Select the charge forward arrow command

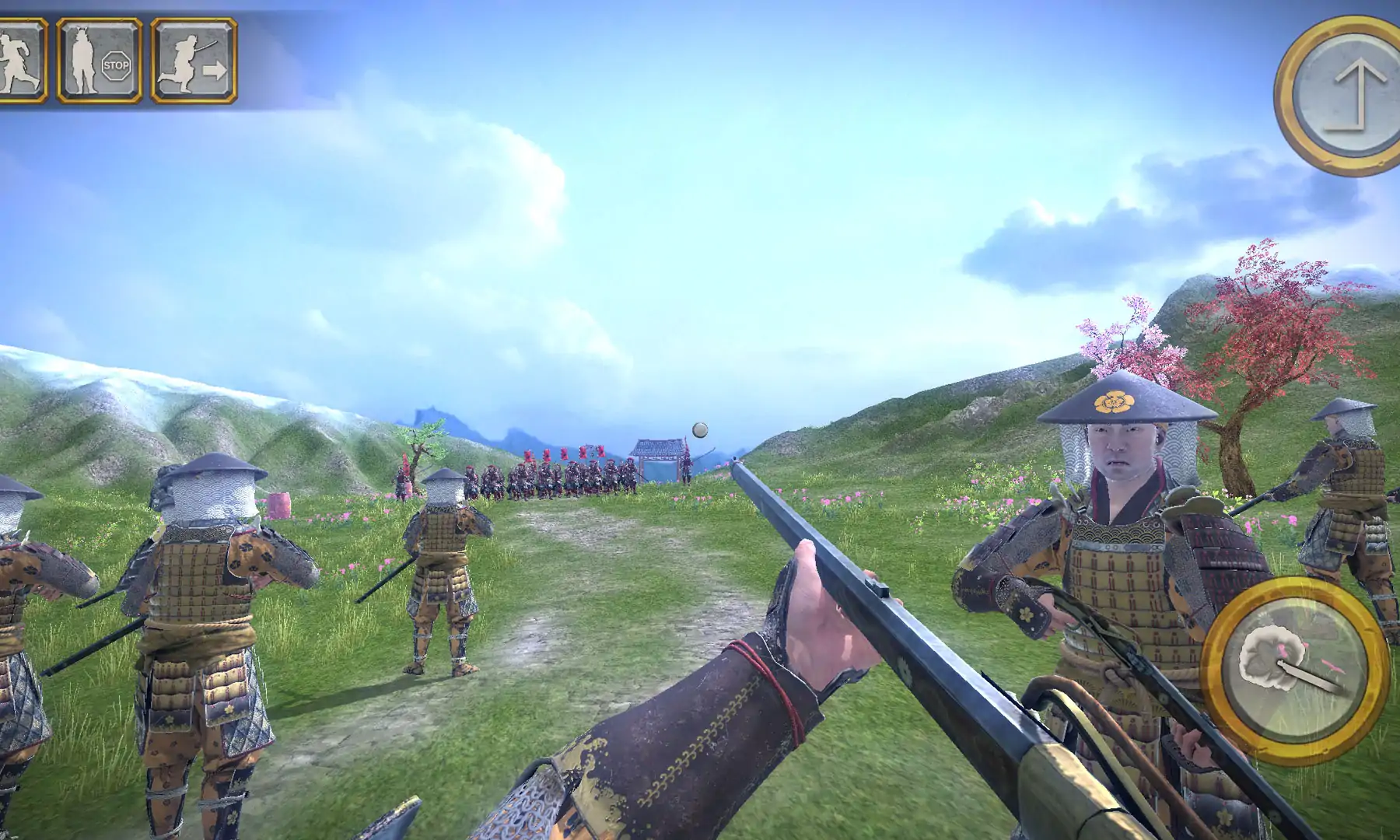coord(194,61)
